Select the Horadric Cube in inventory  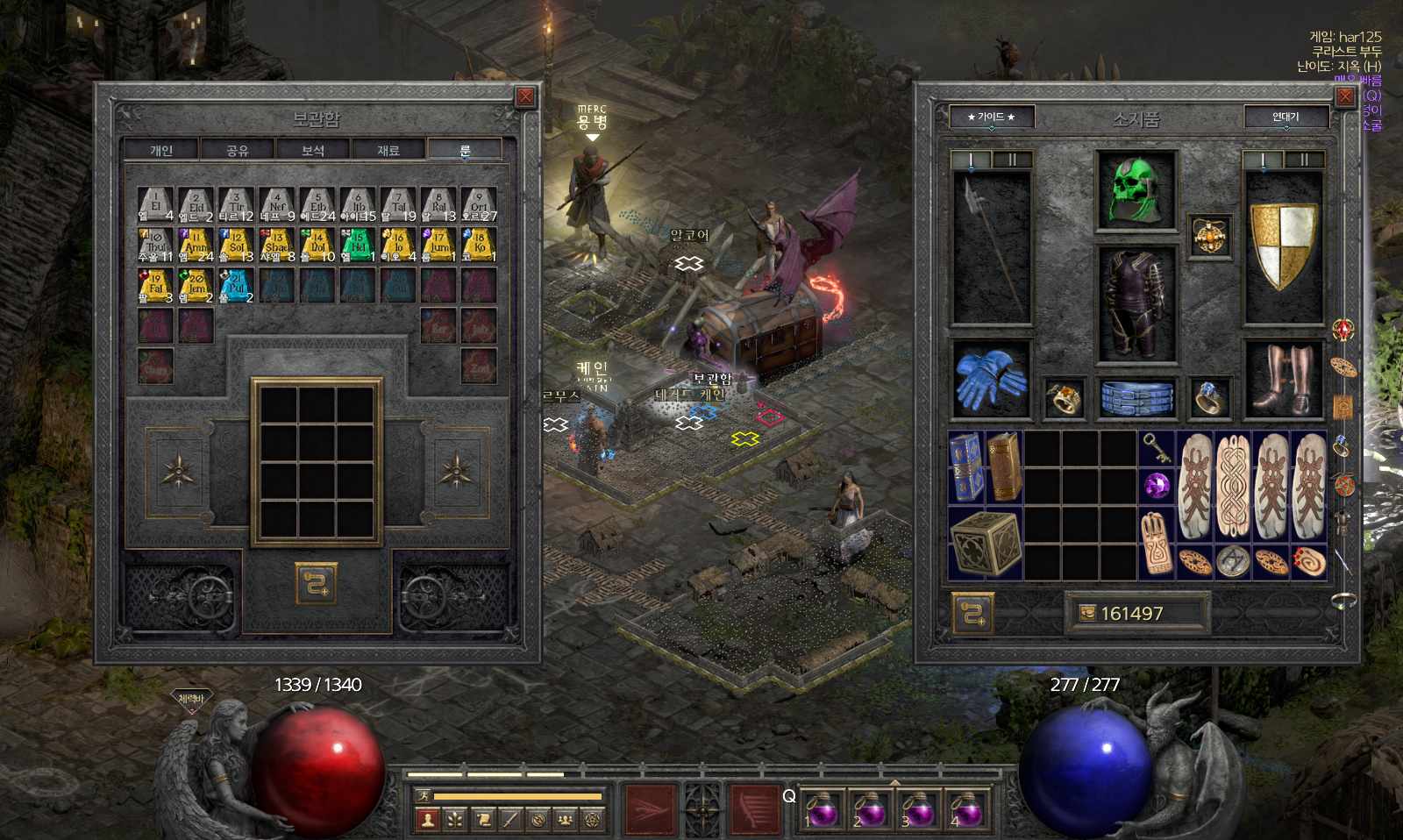(x=985, y=543)
